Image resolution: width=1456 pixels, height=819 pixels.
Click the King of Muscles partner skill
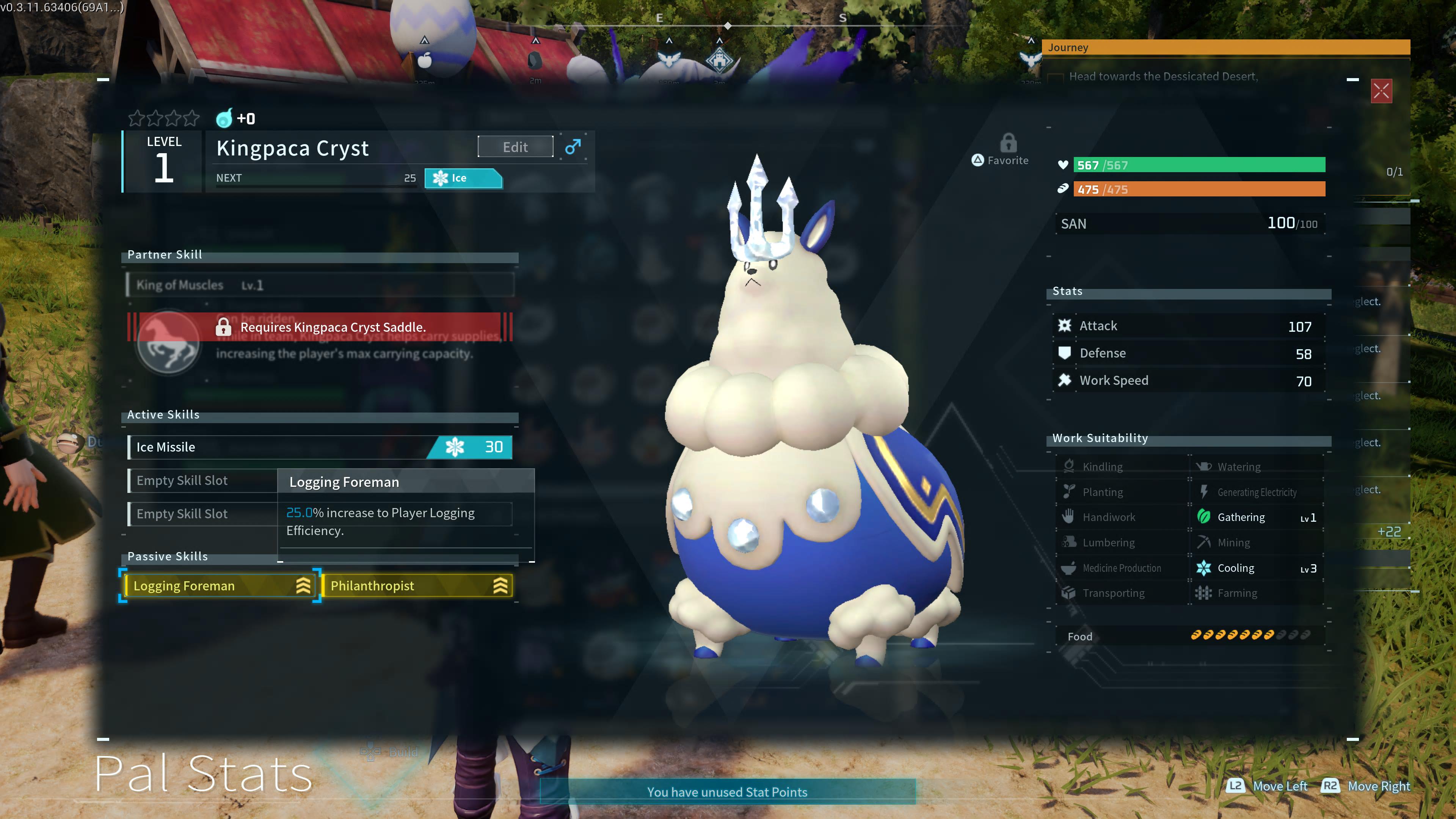coord(320,285)
